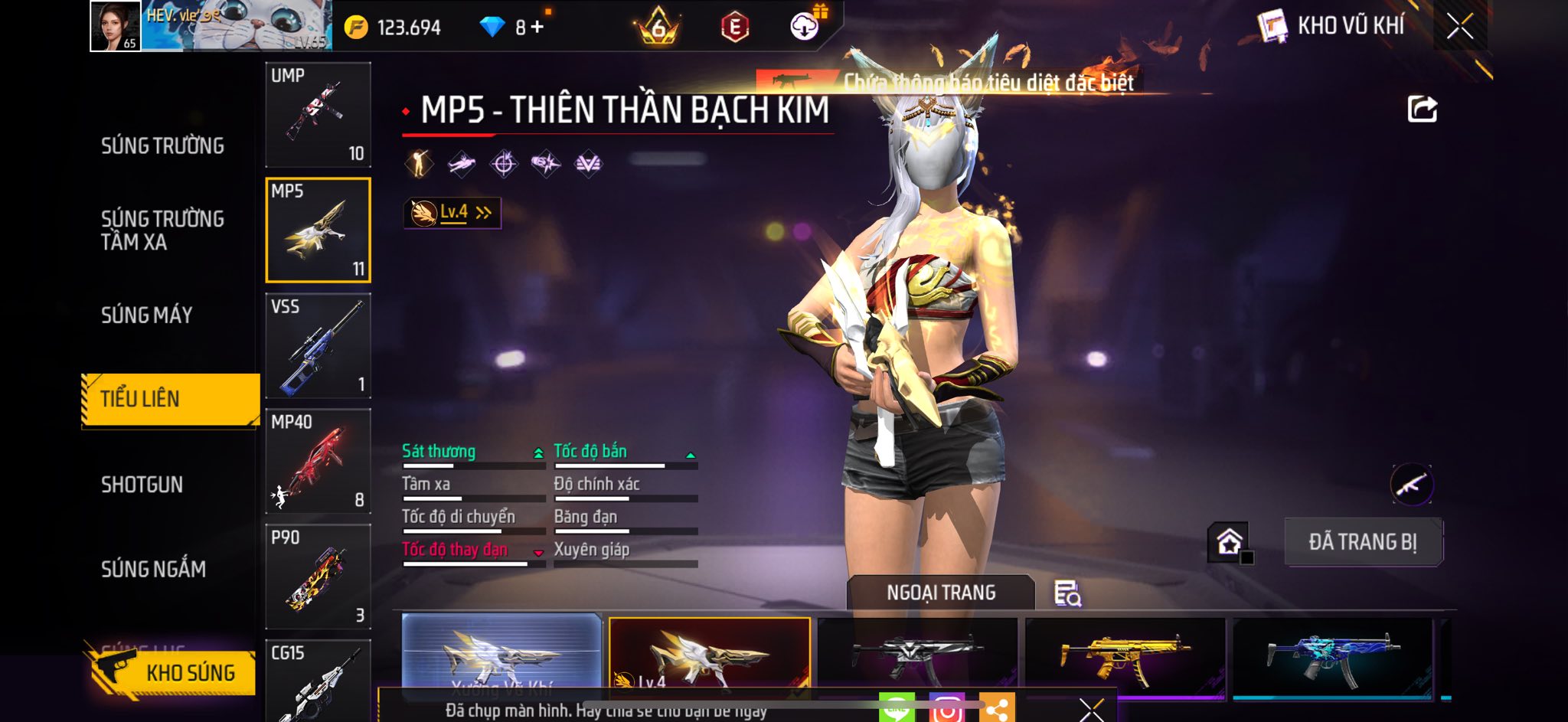The width and height of the screenshot is (1568, 722).
Task: Click the Đã Trang Bị equipped button
Action: coord(1363,542)
